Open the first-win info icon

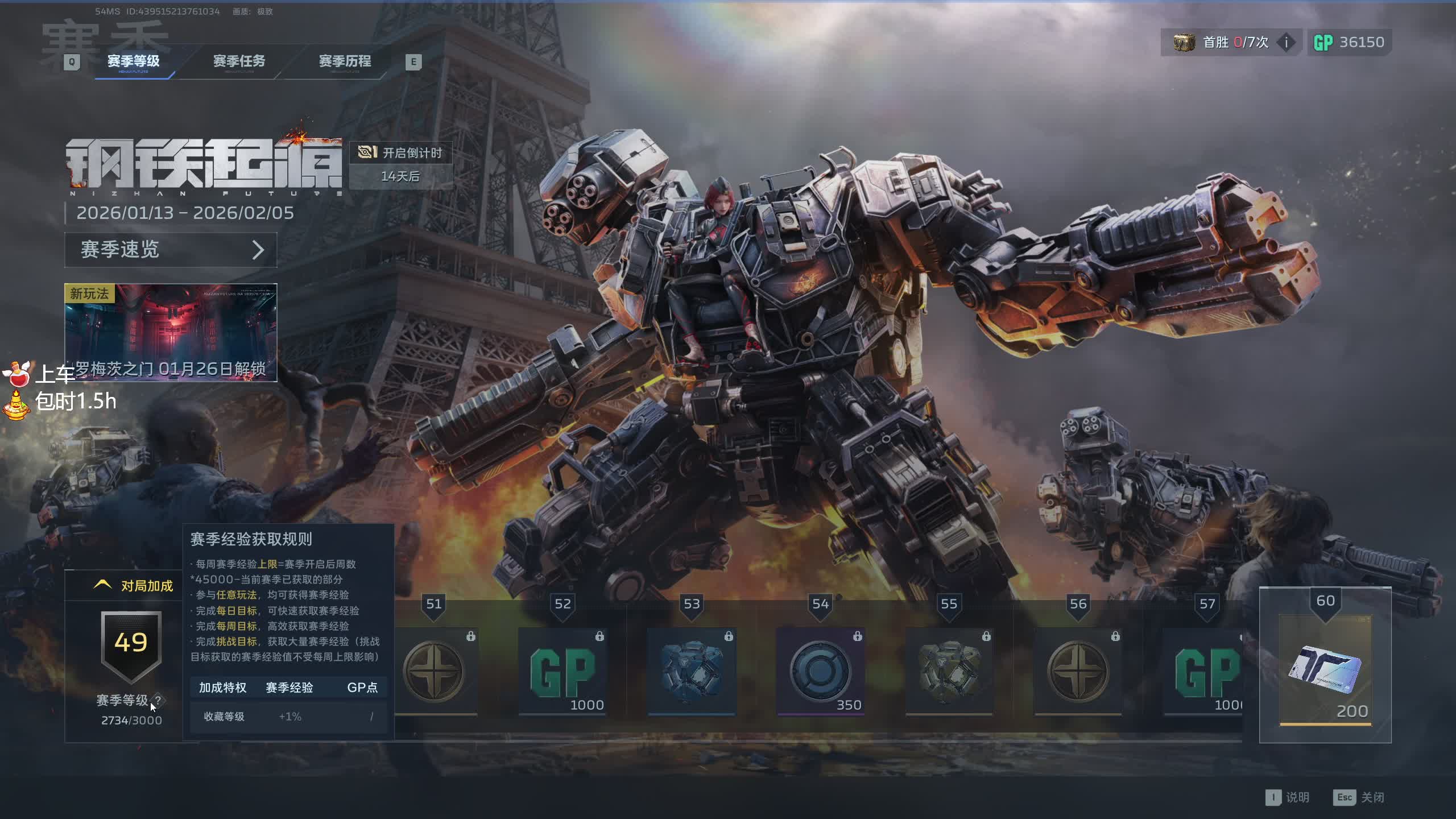pyautogui.click(x=1286, y=42)
